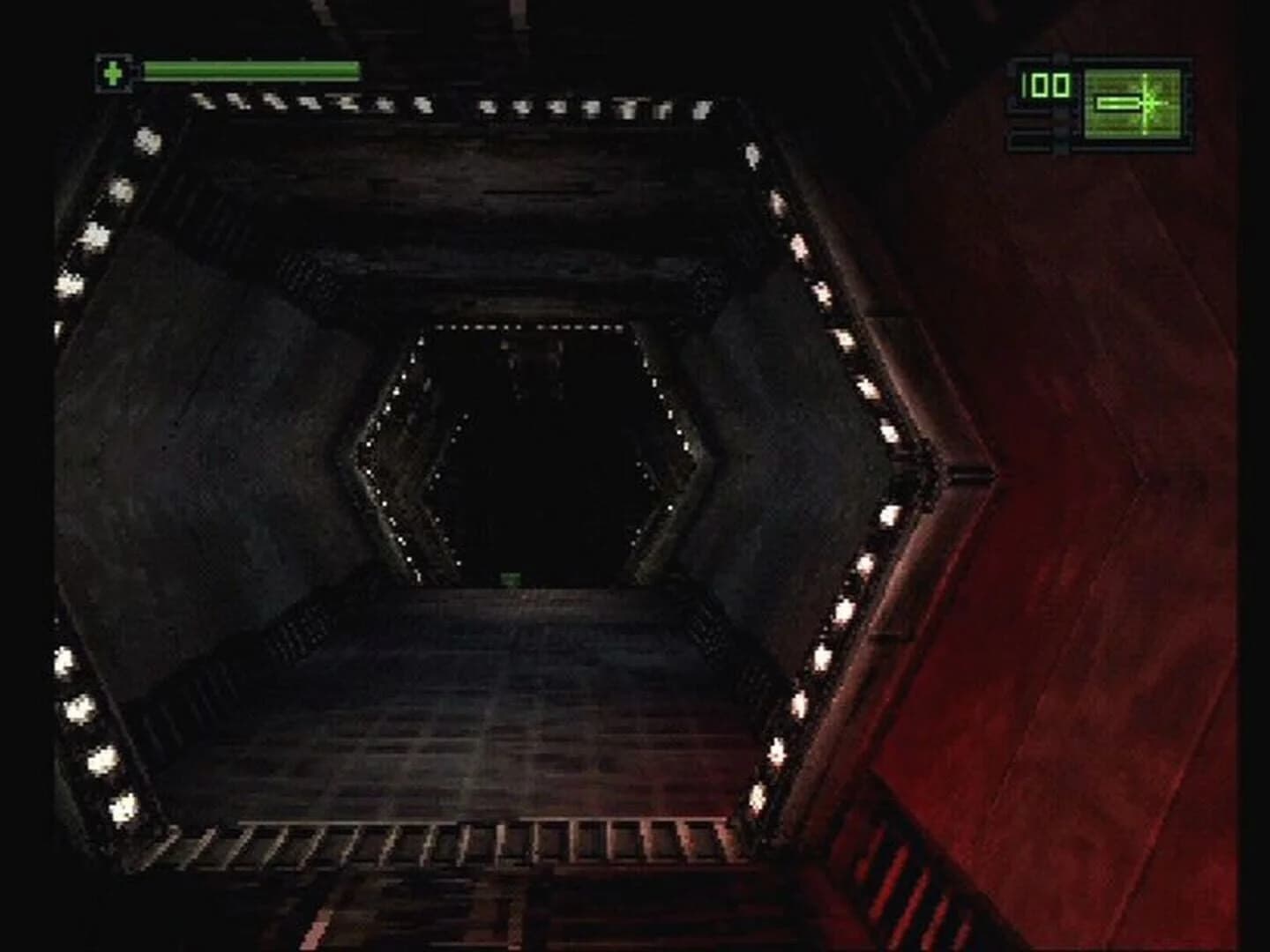Image resolution: width=1270 pixels, height=952 pixels.
Task: Click the ammo counter reading 100
Action: [x=1043, y=85]
